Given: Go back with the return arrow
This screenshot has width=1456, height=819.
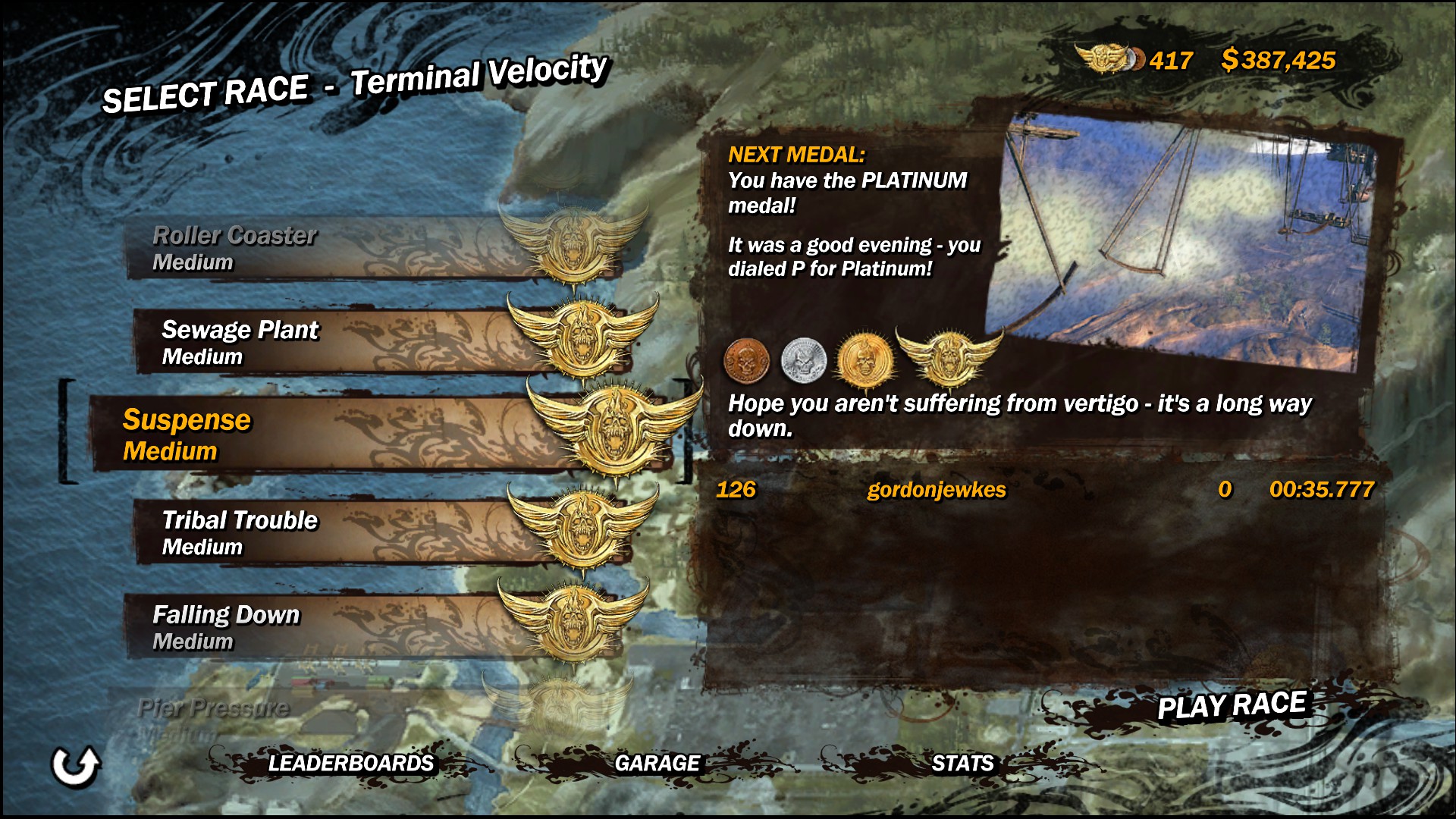Looking at the screenshot, I should tap(75, 766).
